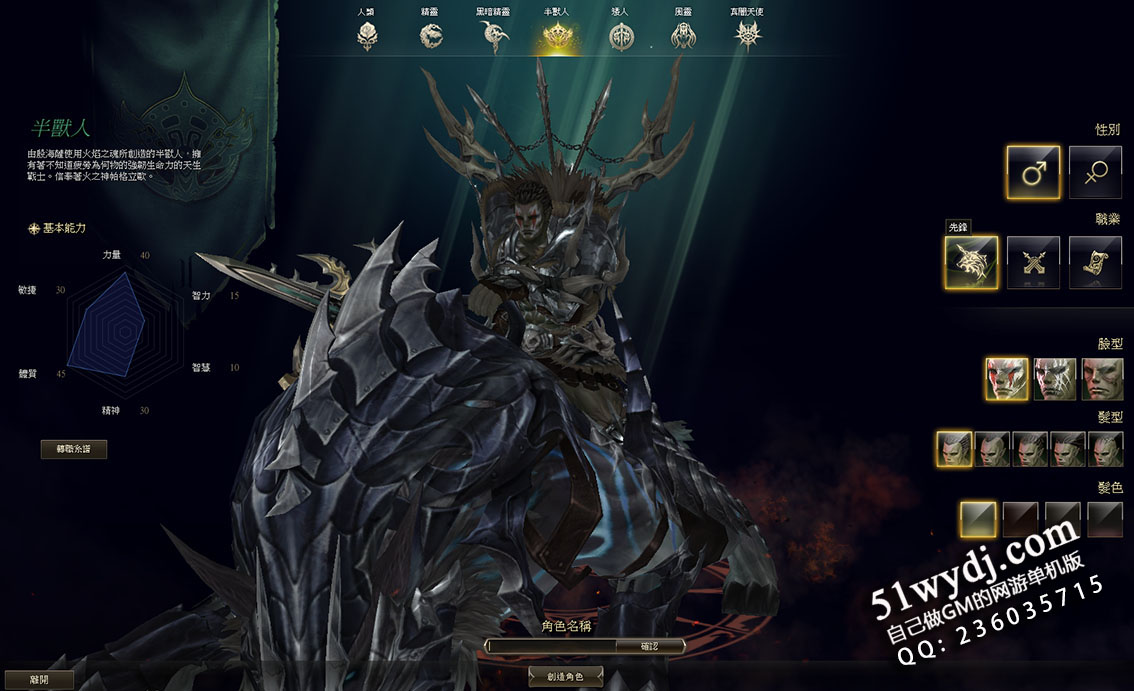
Task: Select the 矮人 (Dwarf) race emblem
Action: click(621, 35)
